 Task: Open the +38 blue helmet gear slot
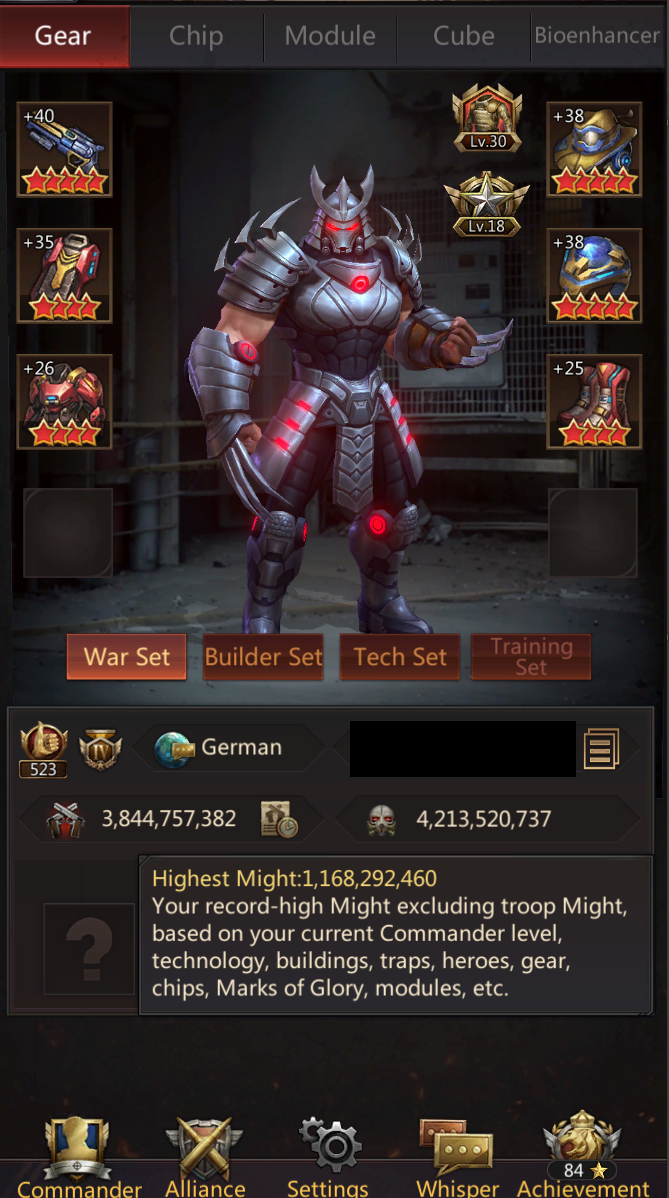point(594,275)
